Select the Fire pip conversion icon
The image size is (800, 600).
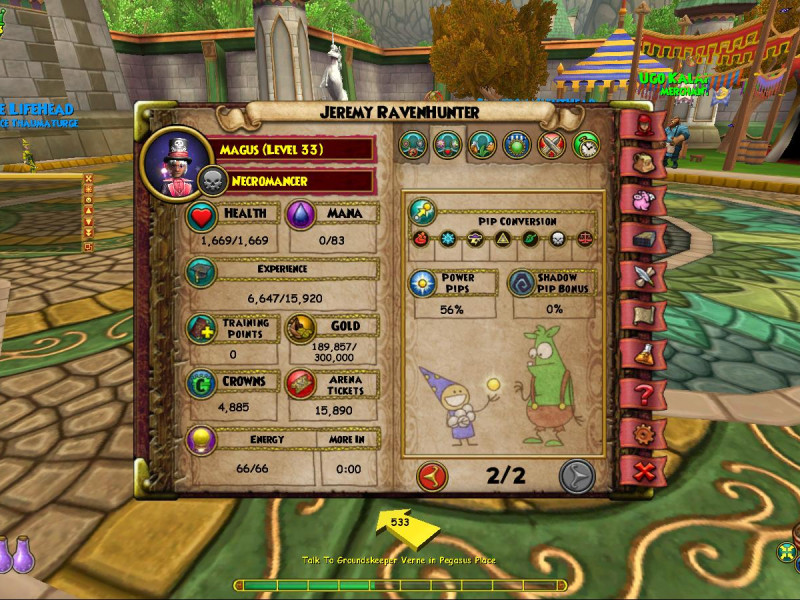click(419, 241)
